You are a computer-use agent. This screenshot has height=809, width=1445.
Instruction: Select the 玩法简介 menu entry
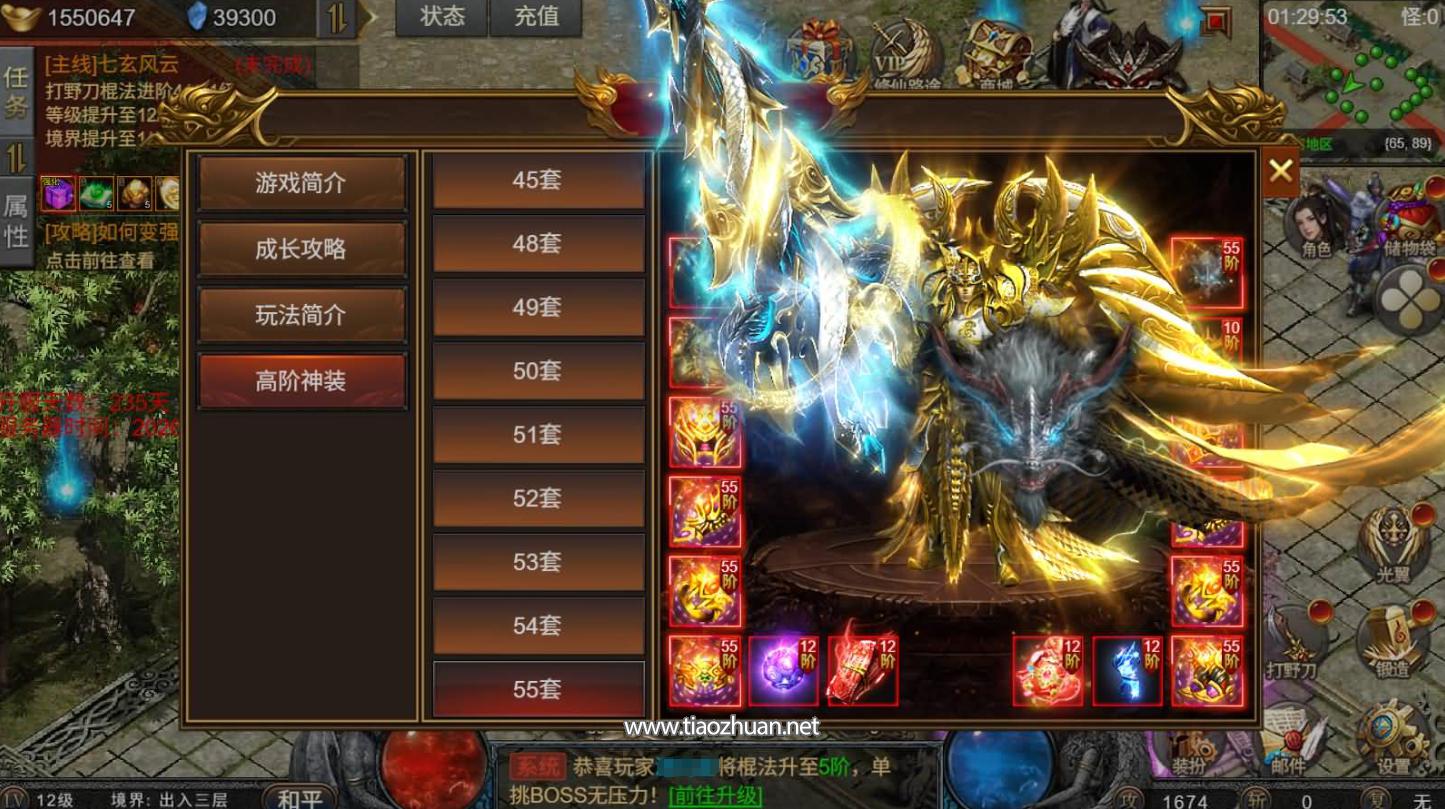tap(302, 316)
